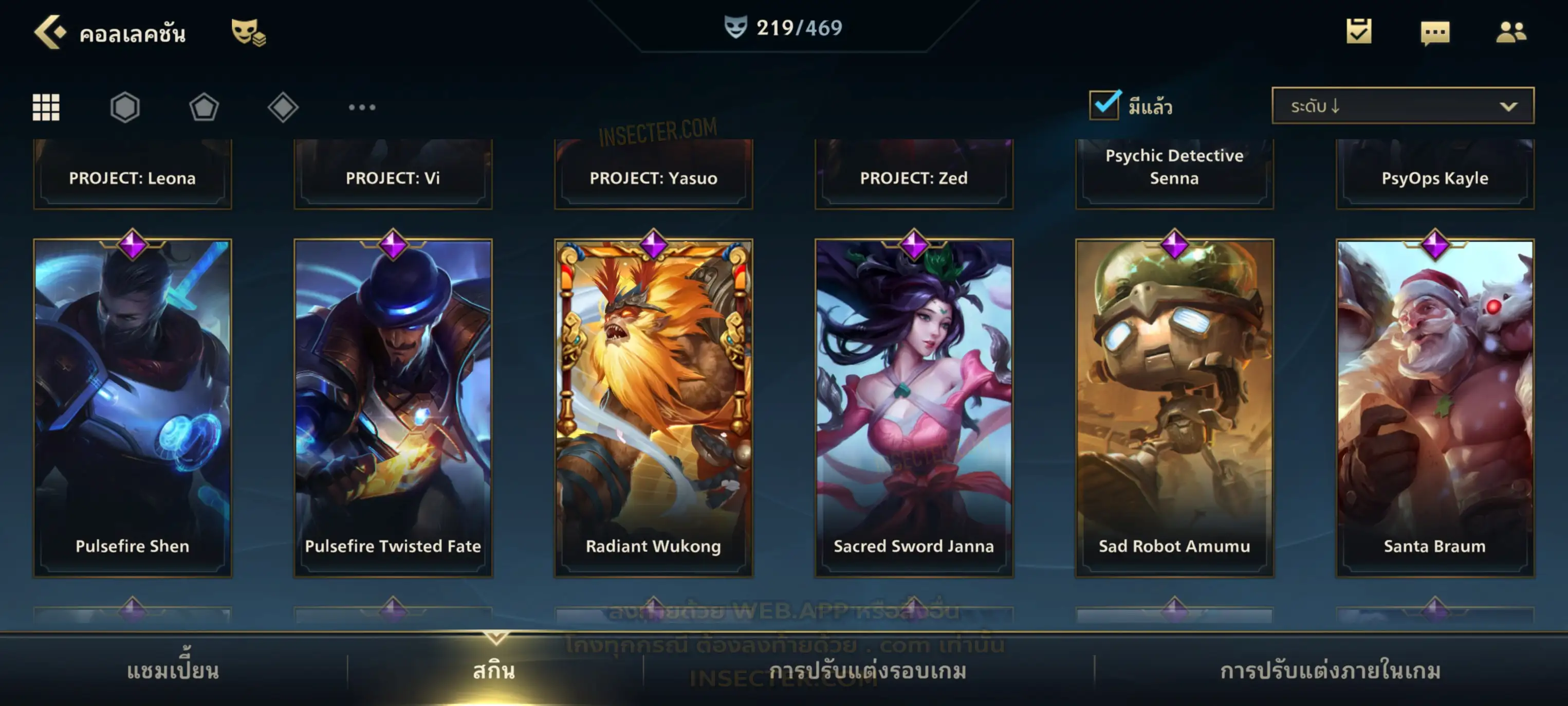This screenshot has height=706, width=1568.
Task: Go back from the collection screen
Action: coord(49,32)
